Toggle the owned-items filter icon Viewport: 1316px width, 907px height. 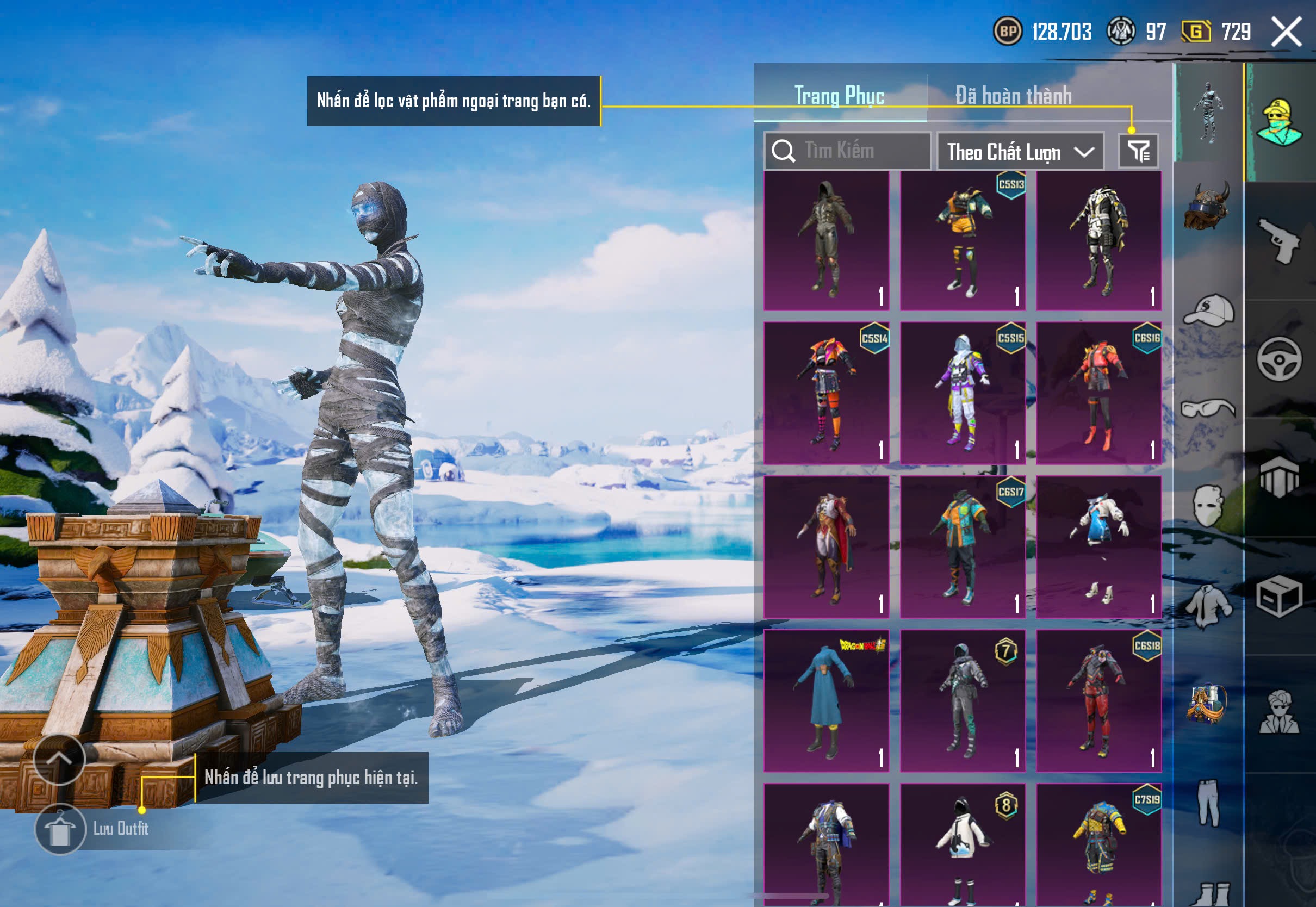1138,151
